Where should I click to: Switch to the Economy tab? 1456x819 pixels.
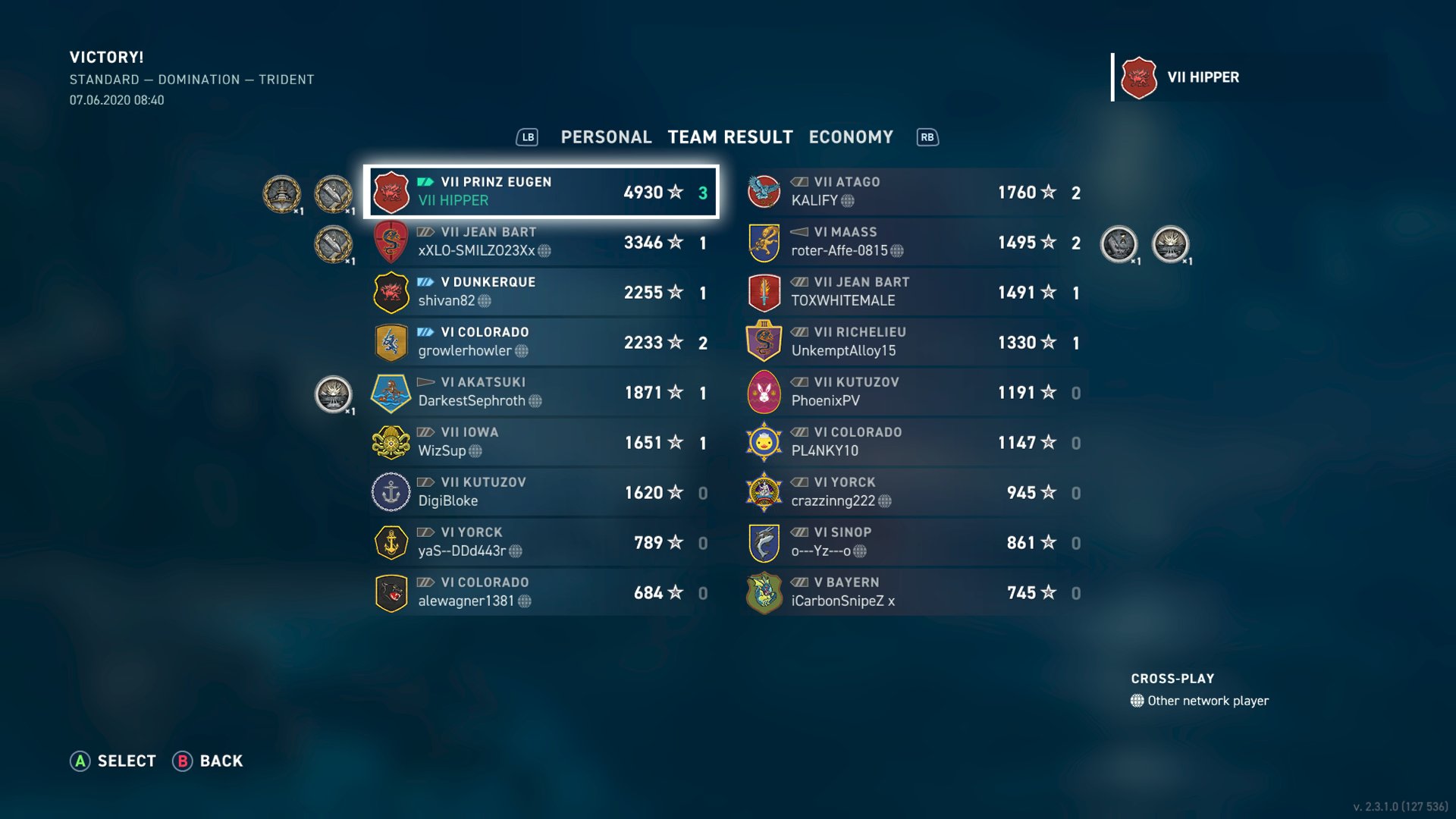tap(850, 137)
